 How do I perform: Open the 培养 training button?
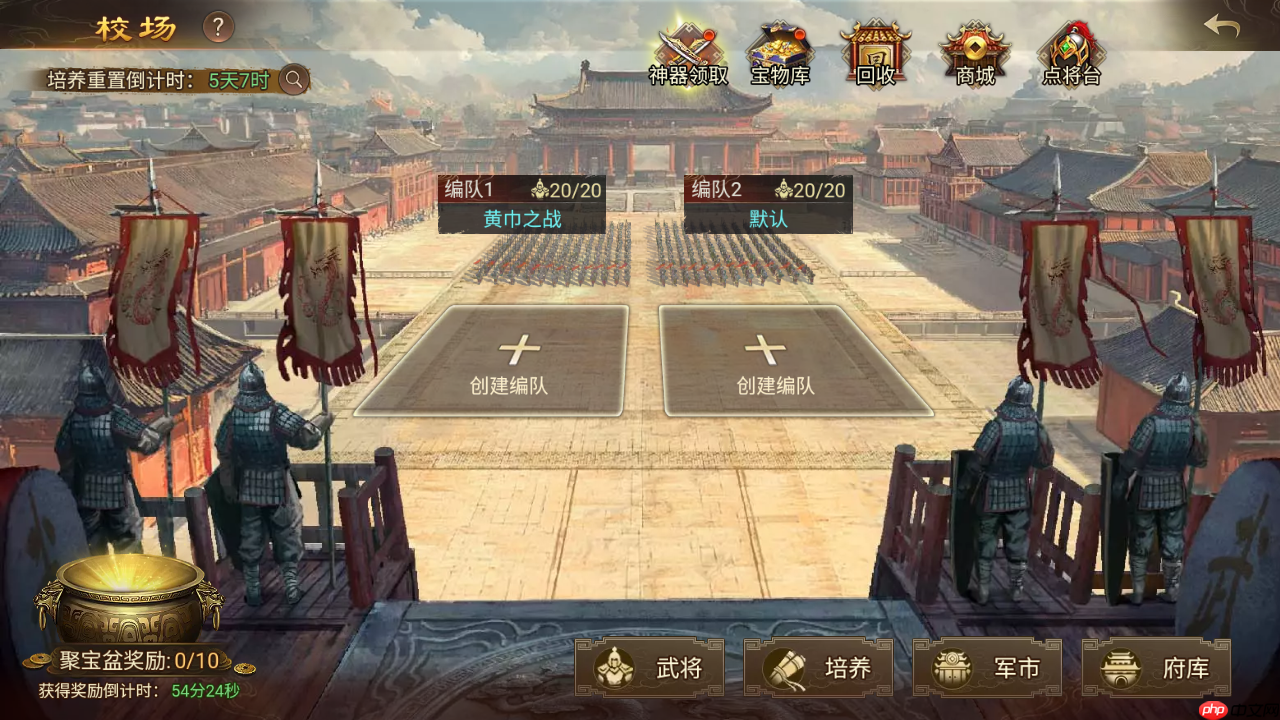click(x=818, y=668)
